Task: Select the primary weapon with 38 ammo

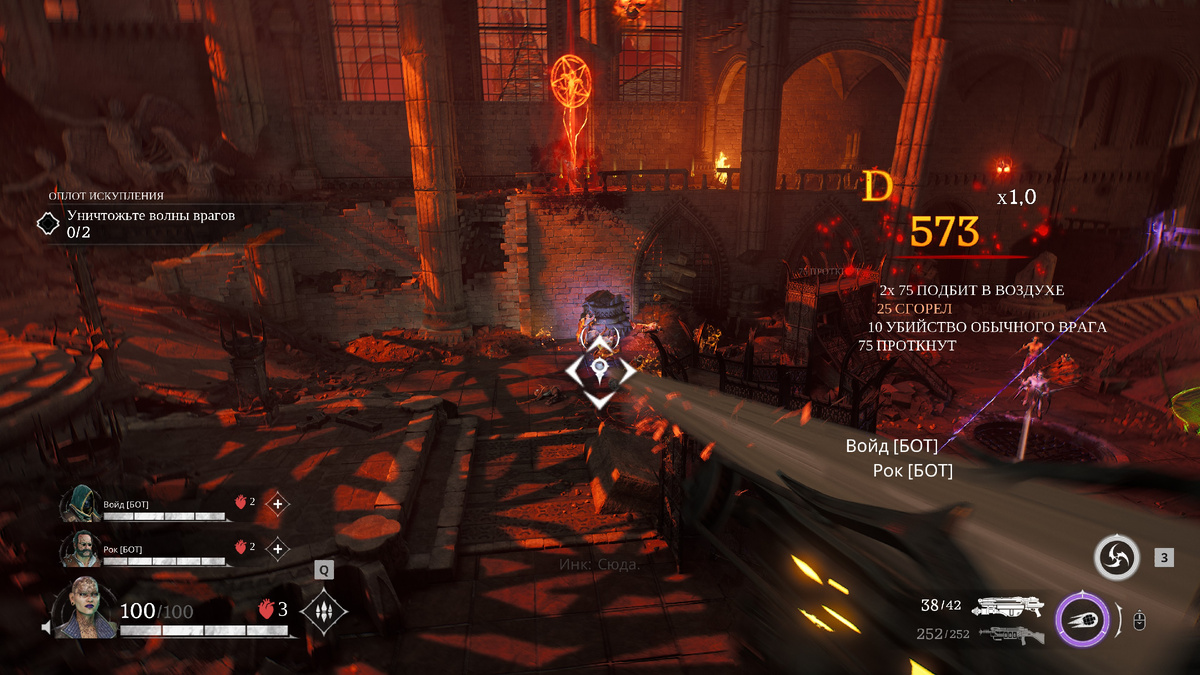Action: (x=1008, y=606)
